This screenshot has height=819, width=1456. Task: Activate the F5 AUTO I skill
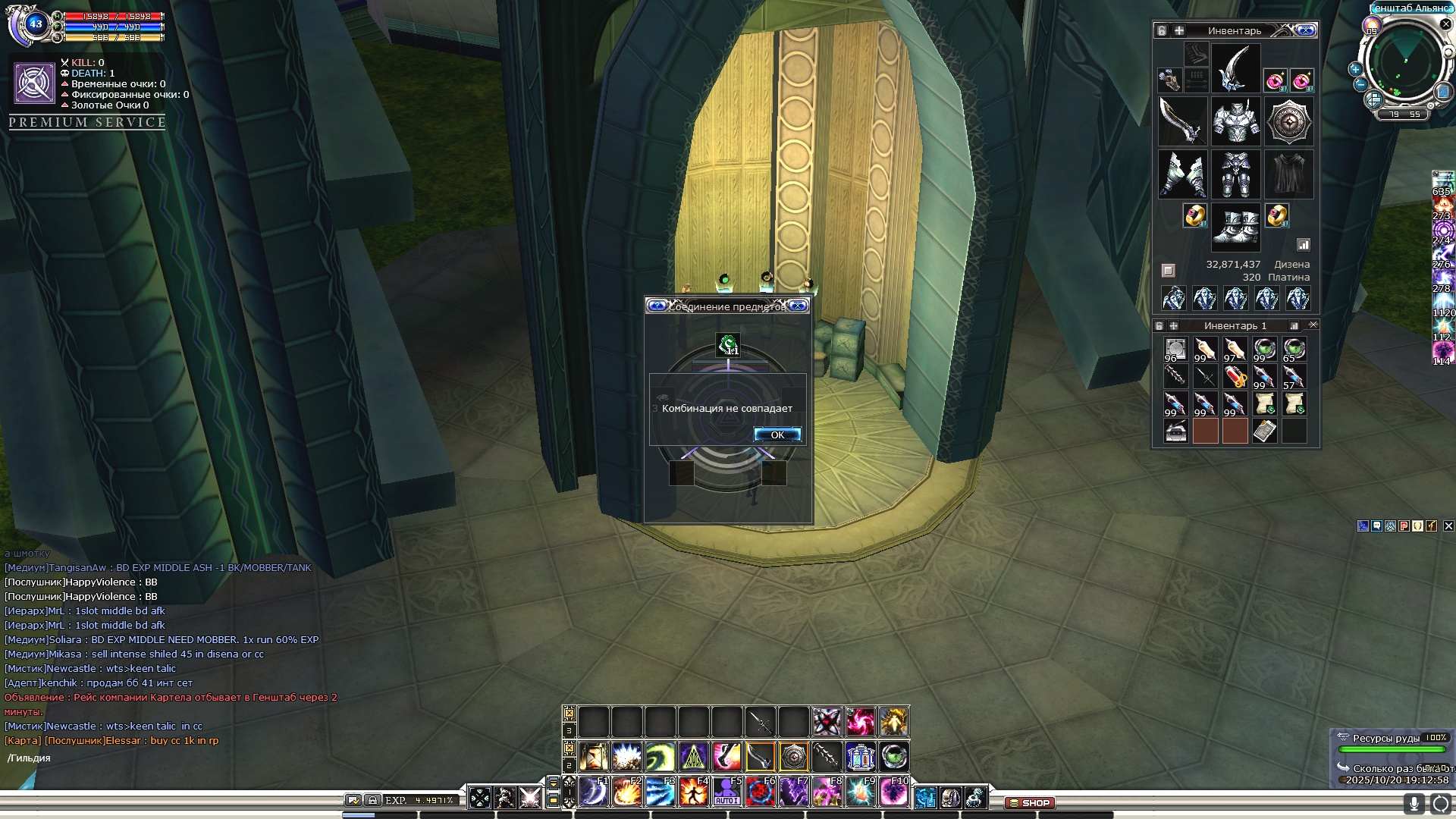[726, 792]
